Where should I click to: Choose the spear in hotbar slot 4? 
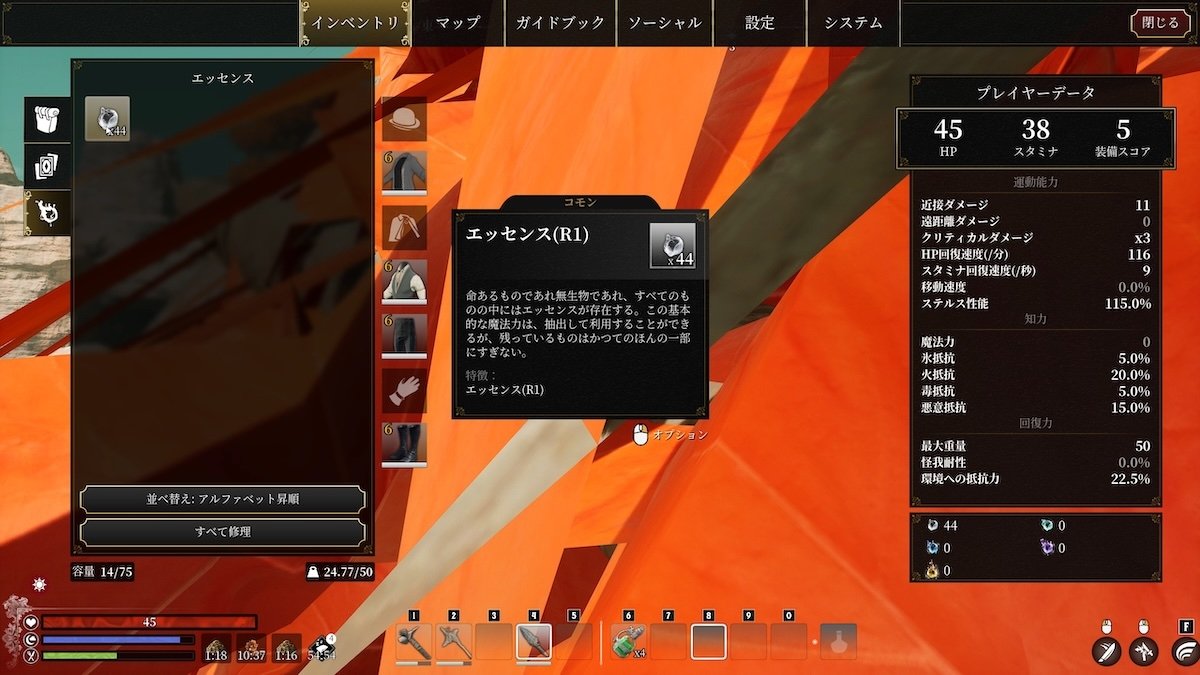coord(533,641)
